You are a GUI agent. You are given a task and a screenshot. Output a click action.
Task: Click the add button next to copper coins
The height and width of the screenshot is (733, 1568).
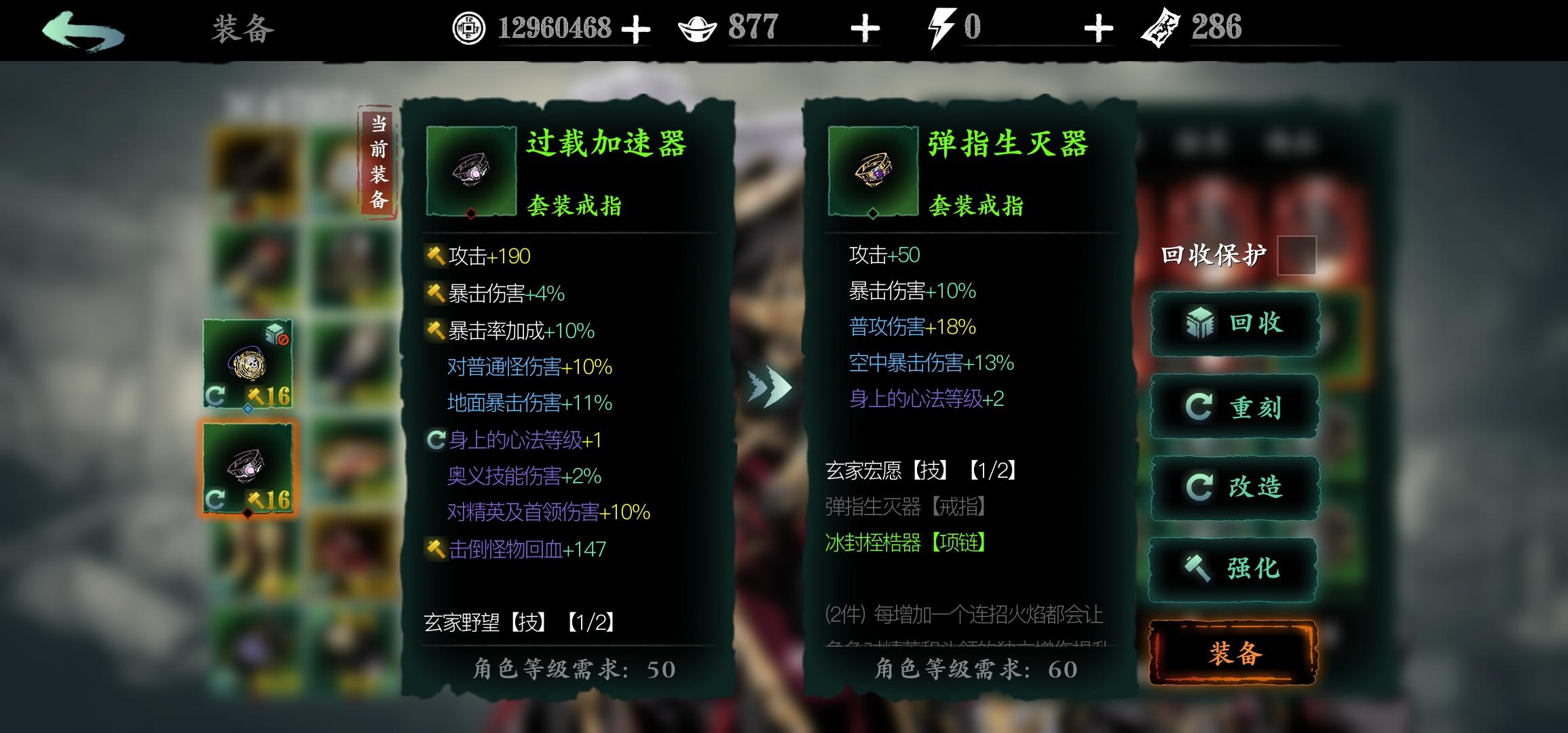637,29
